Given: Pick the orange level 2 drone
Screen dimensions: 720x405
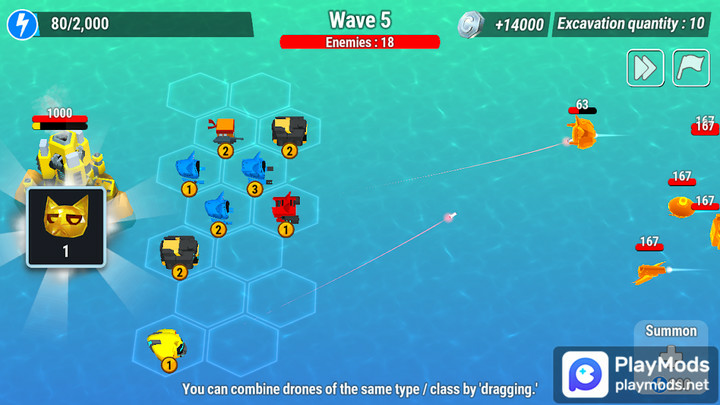Looking at the screenshot, I should coord(225,130).
